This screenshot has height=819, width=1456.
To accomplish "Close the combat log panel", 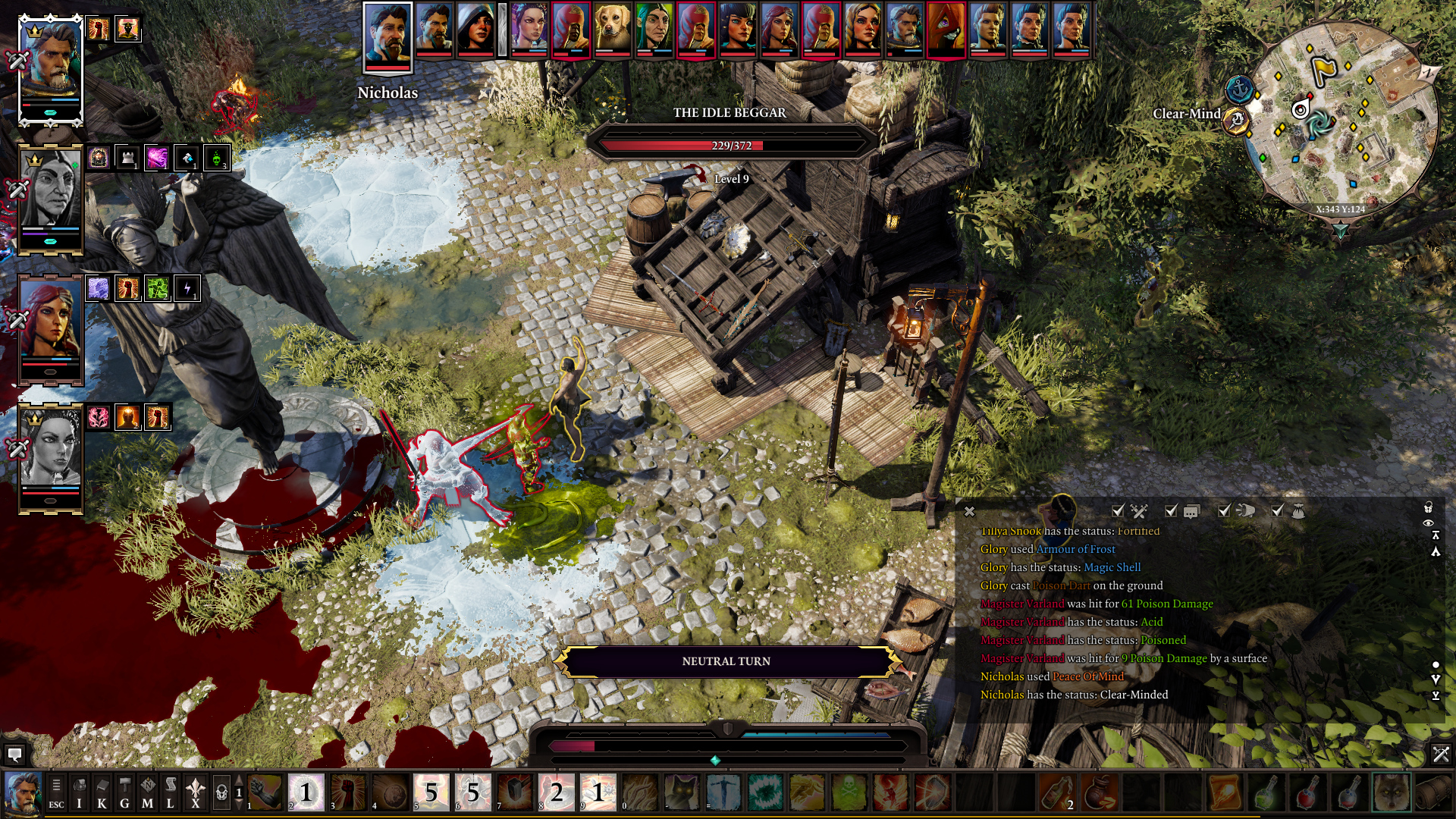I will coord(969,512).
